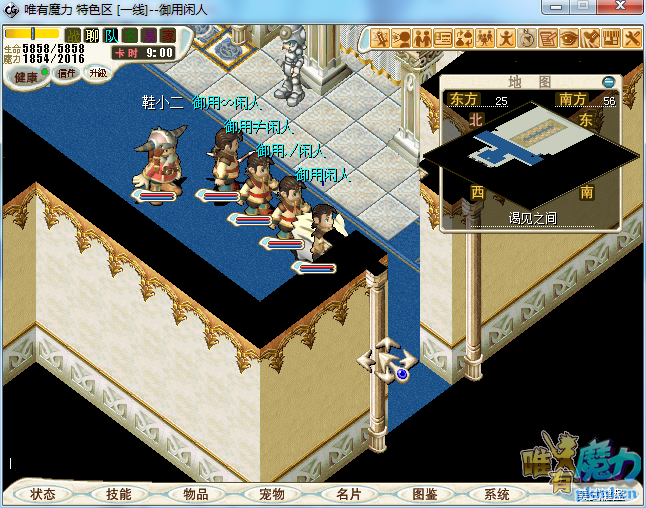646x508 pixels.
Task: Toggle the 家 (family) mode switch
Action: coord(167,36)
